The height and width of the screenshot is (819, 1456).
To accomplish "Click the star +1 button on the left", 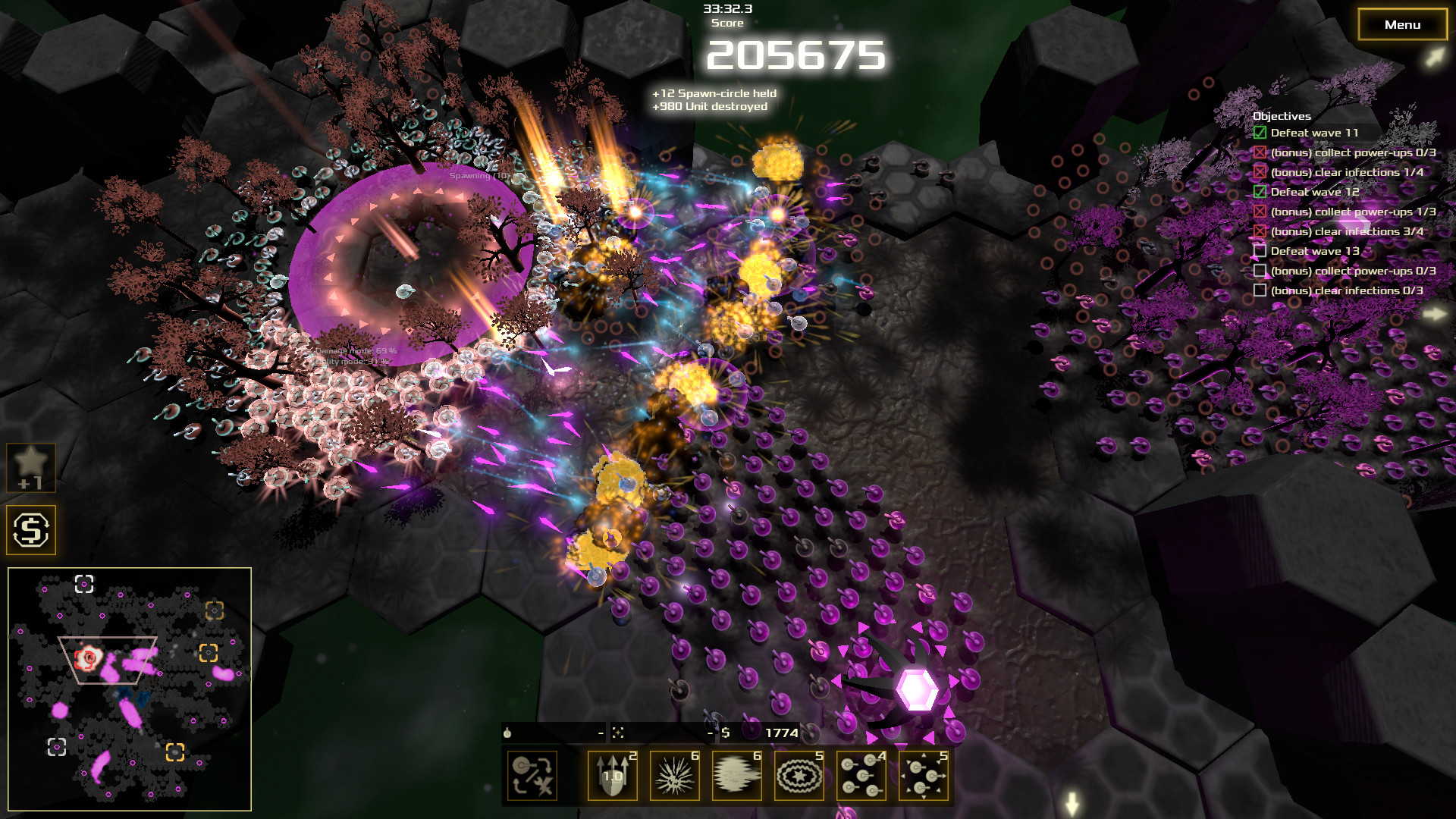I will 31,466.
